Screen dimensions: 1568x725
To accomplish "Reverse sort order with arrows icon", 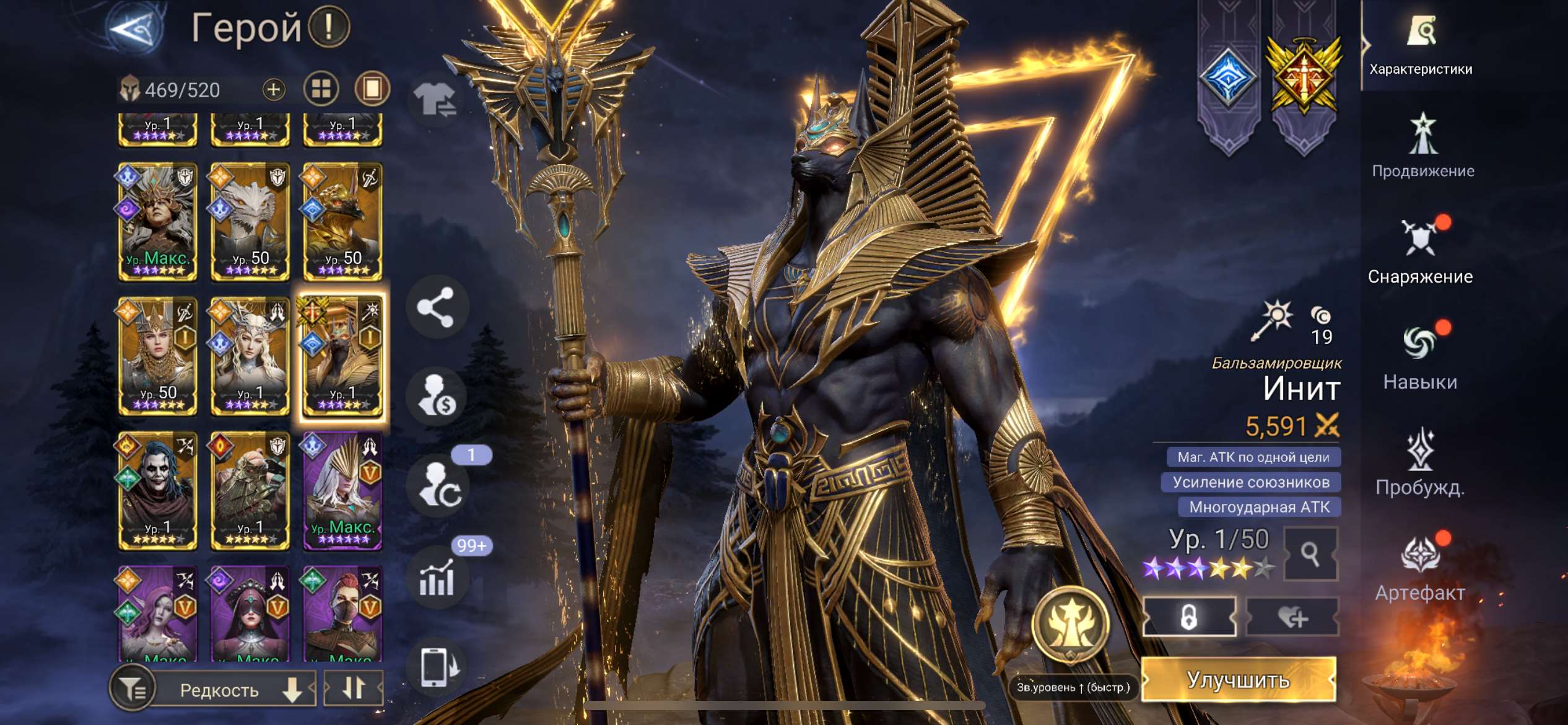I will tap(355, 688).
